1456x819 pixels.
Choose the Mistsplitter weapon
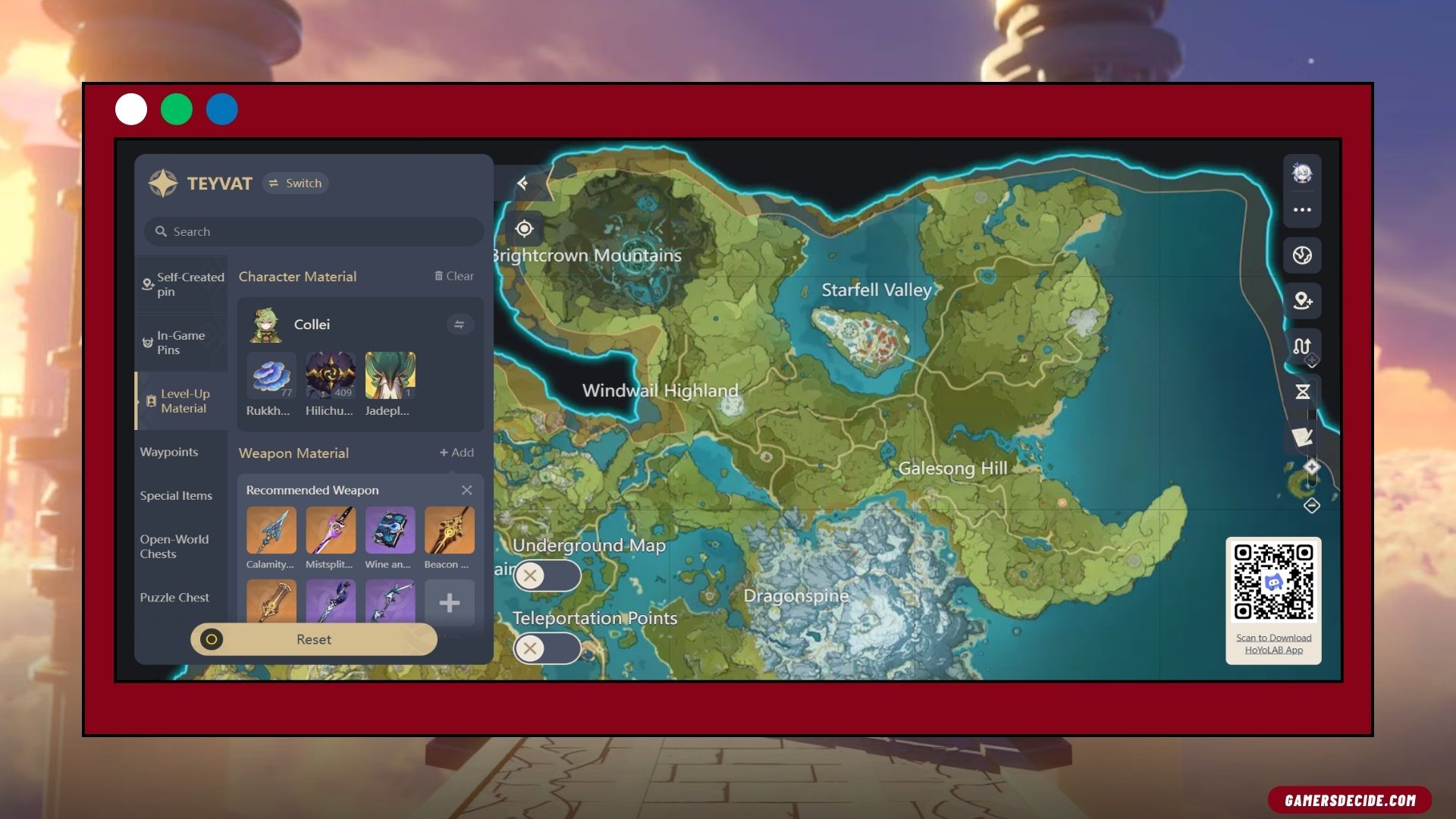pos(330,531)
